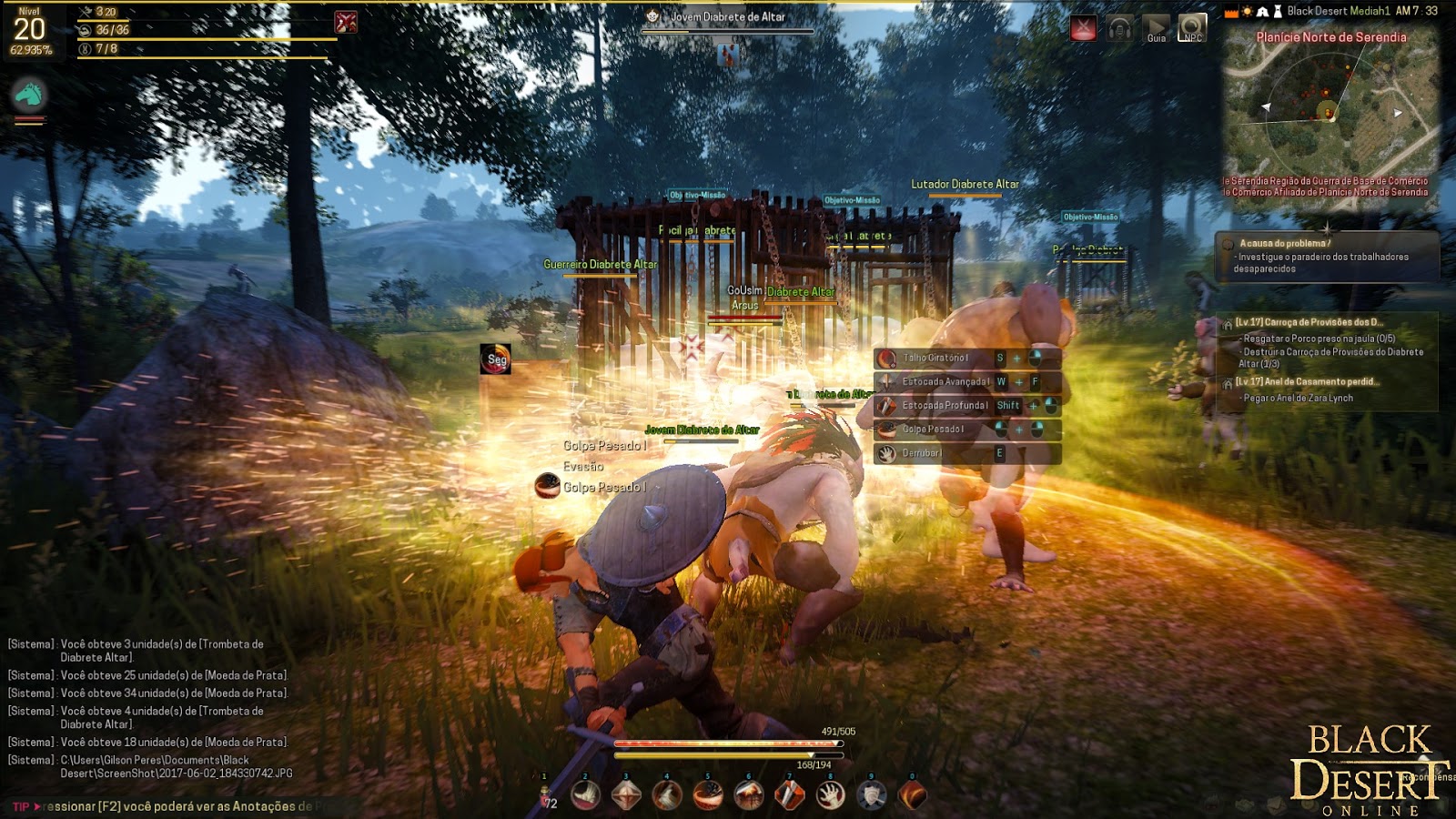Click the horse mount icon below the level display

click(30, 92)
